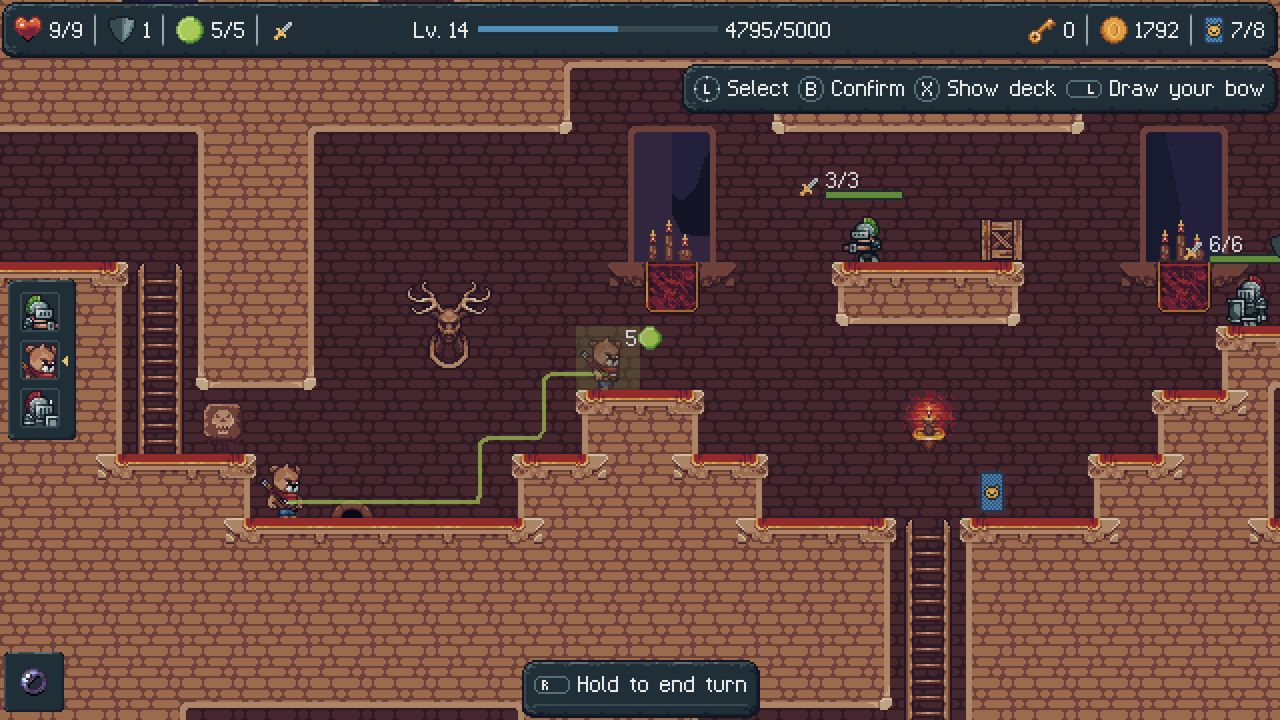Click the knight's 3/3 health bar
This screenshot has width=1280, height=720.
[x=866, y=194]
